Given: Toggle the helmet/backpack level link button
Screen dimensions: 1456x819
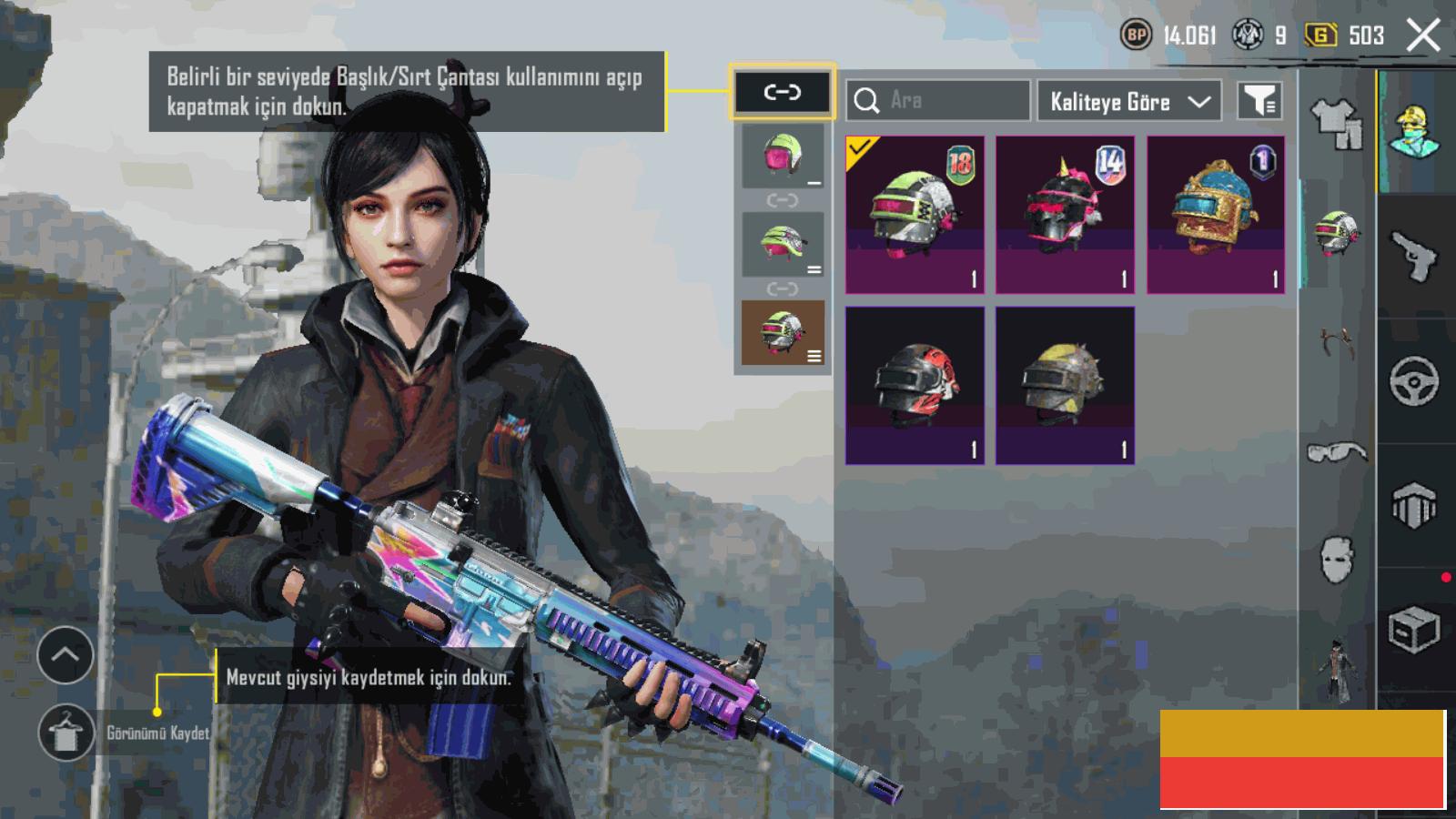Looking at the screenshot, I should click(782, 92).
